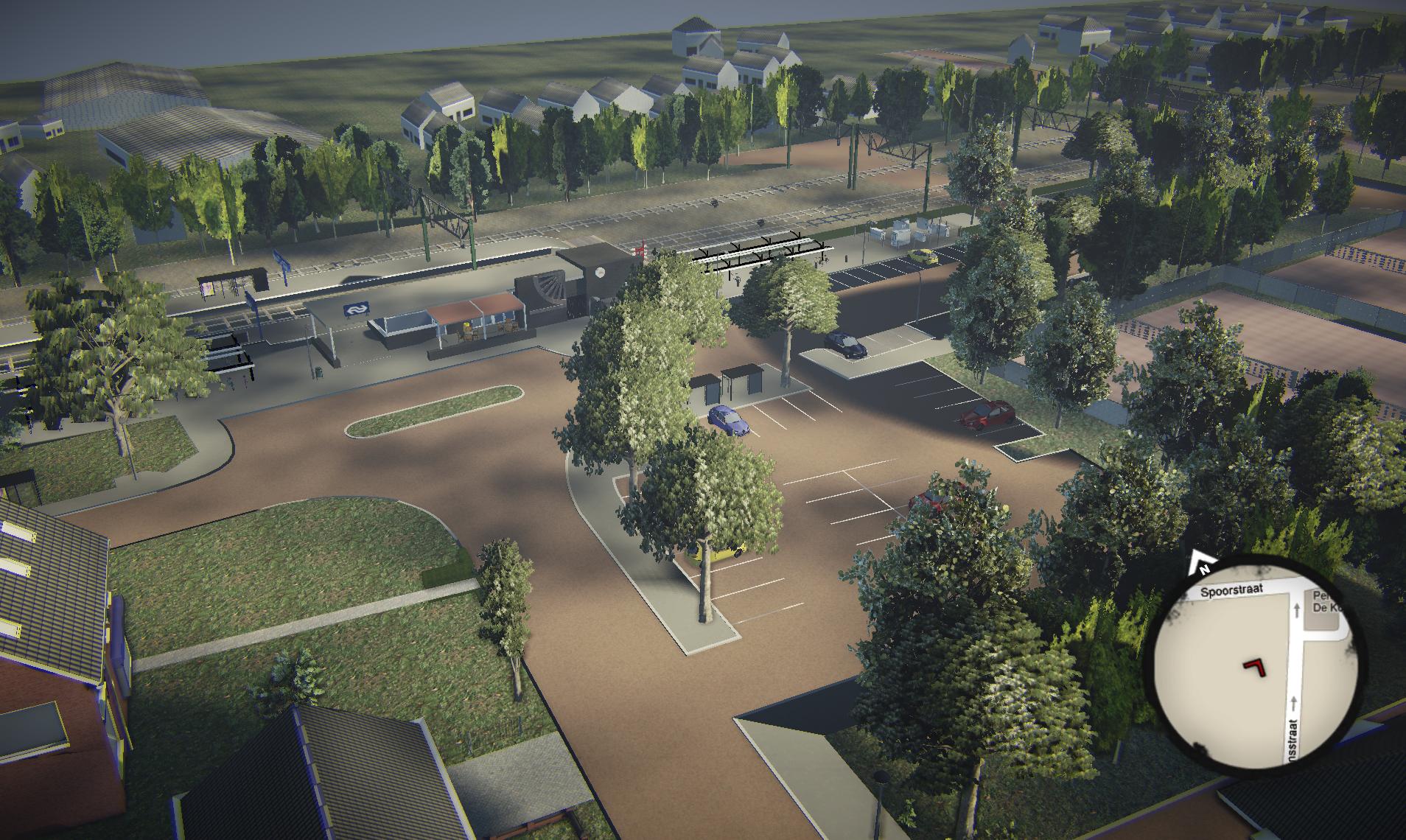
Task: Select the red position marker on the minimap
Action: tap(1256, 665)
